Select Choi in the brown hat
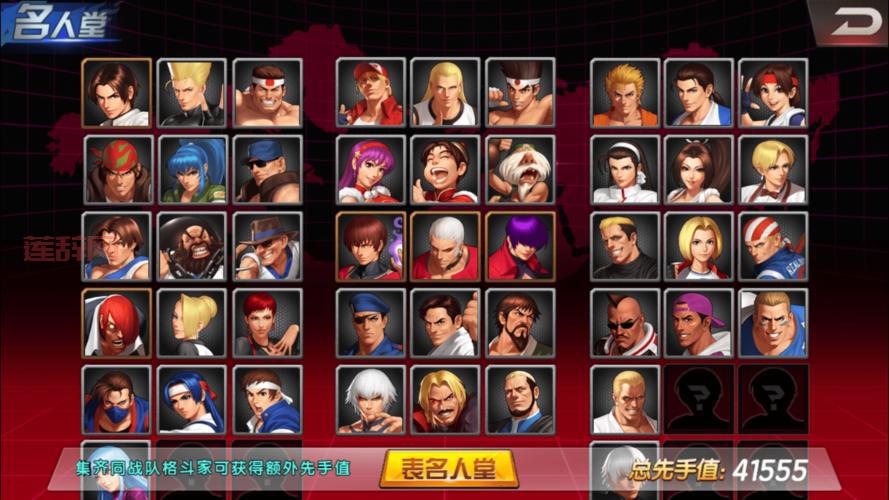 (267, 246)
